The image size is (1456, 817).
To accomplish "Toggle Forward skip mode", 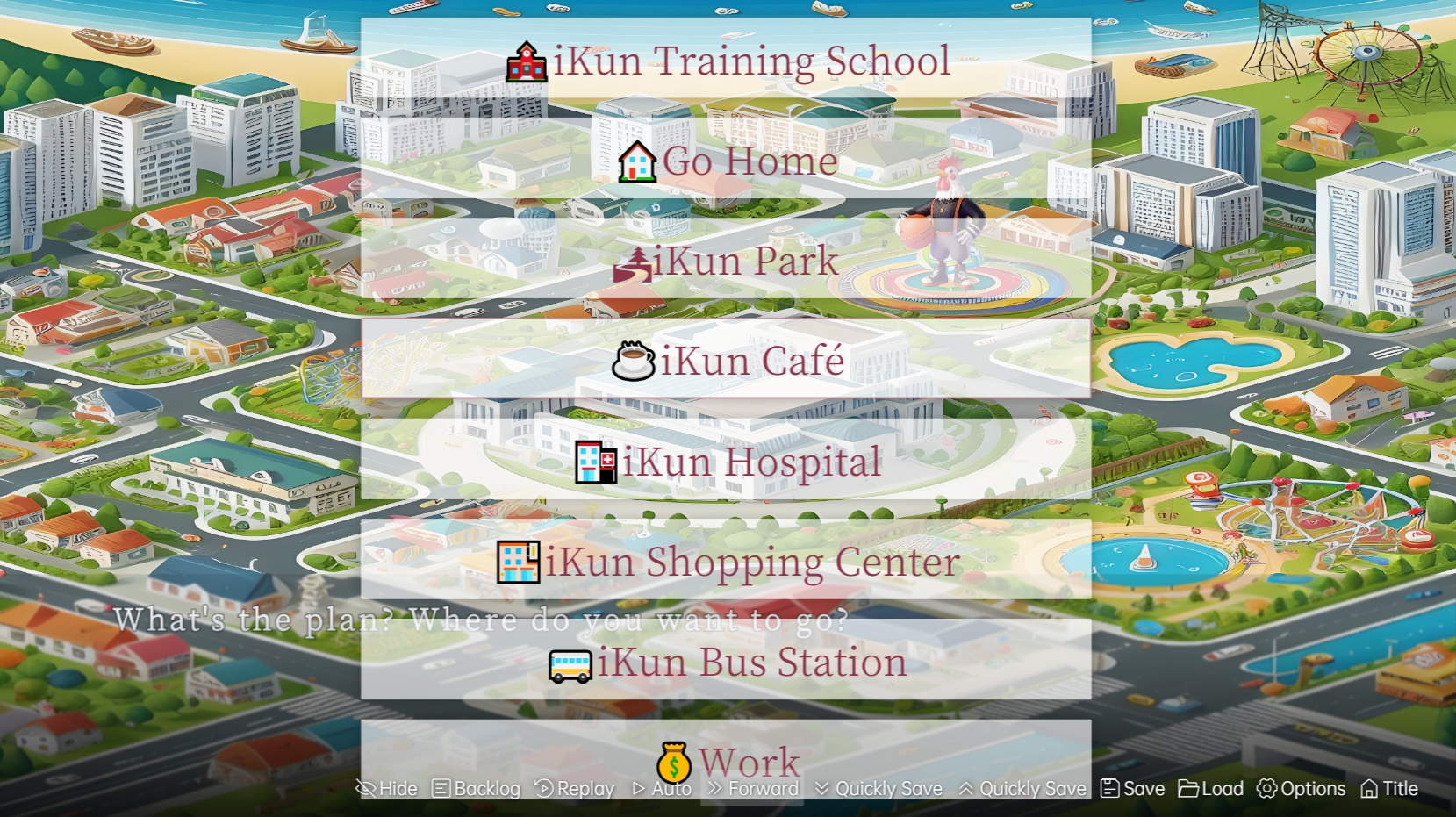I will point(751,789).
